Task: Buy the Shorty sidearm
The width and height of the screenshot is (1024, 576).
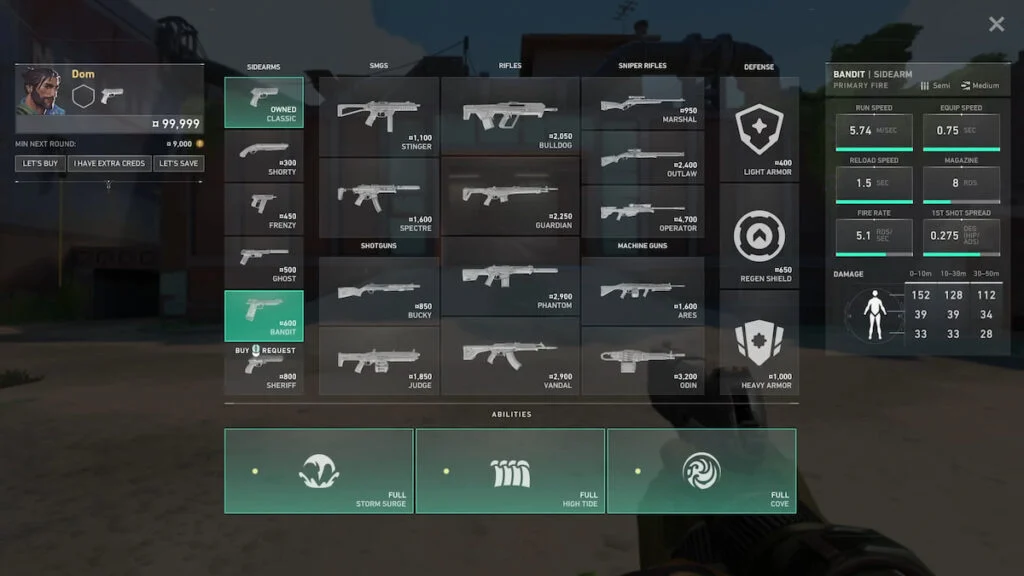Action: [x=264, y=155]
